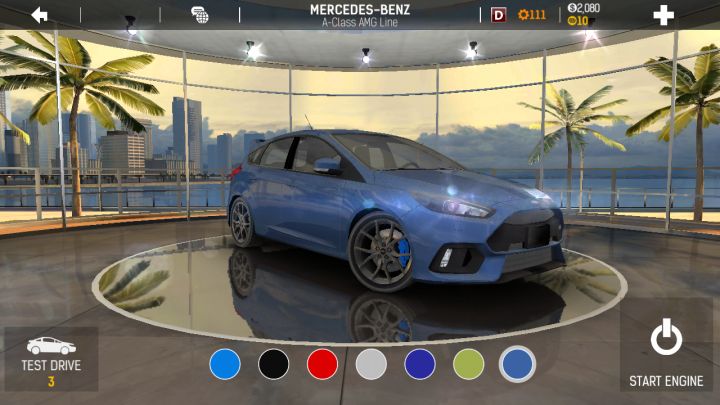Go back using the arrow icon
The height and width of the screenshot is (405, 720).
(x=40, y=15)
